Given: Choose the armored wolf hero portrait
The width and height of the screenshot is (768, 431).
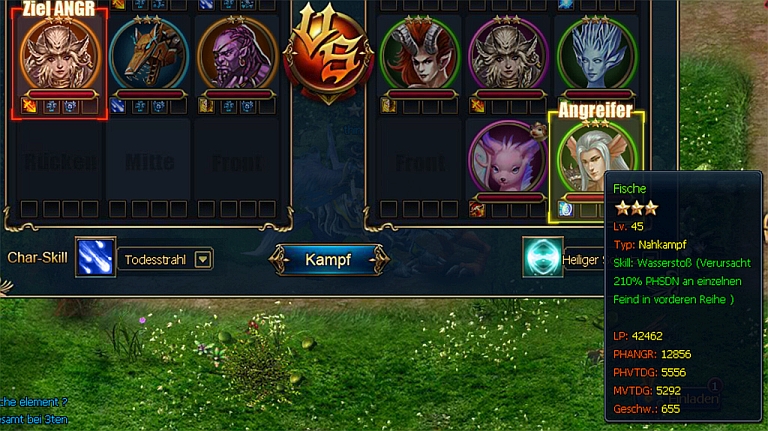Looking at the screenshot, I should [x=148, y=55].
